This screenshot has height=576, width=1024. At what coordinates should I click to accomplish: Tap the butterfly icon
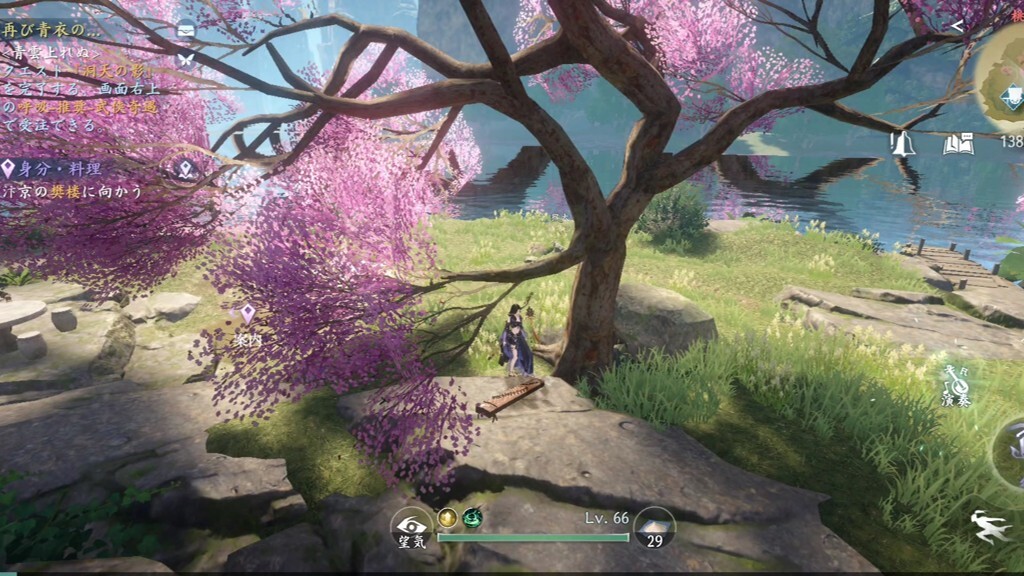point(186,59)
